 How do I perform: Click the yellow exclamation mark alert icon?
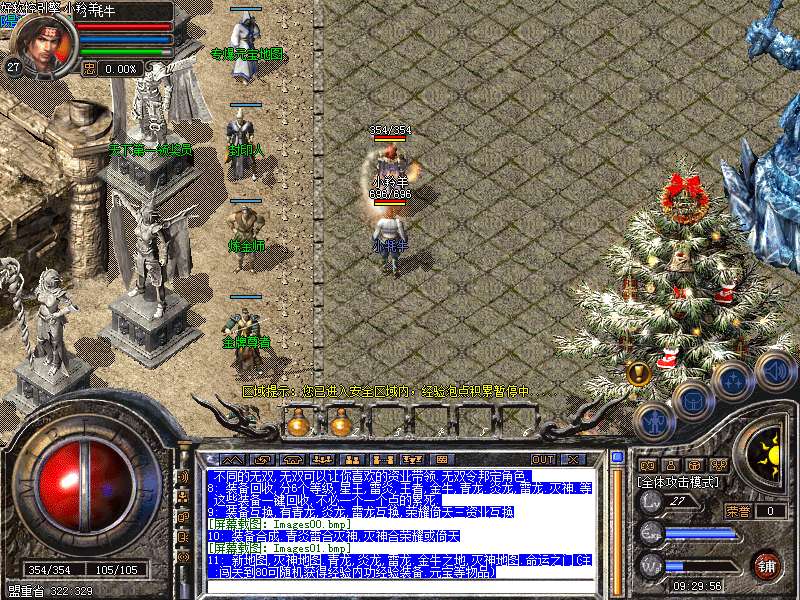coord(639,373)
